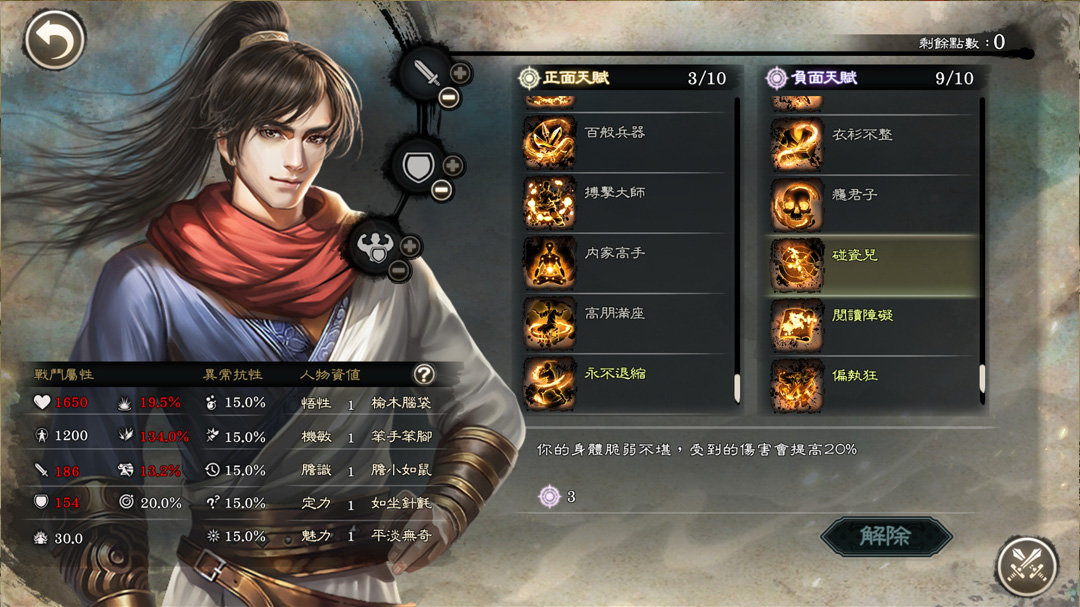Pick the 內家高手 talent row
Viewport: 1080px width, 607px height.
630,263
